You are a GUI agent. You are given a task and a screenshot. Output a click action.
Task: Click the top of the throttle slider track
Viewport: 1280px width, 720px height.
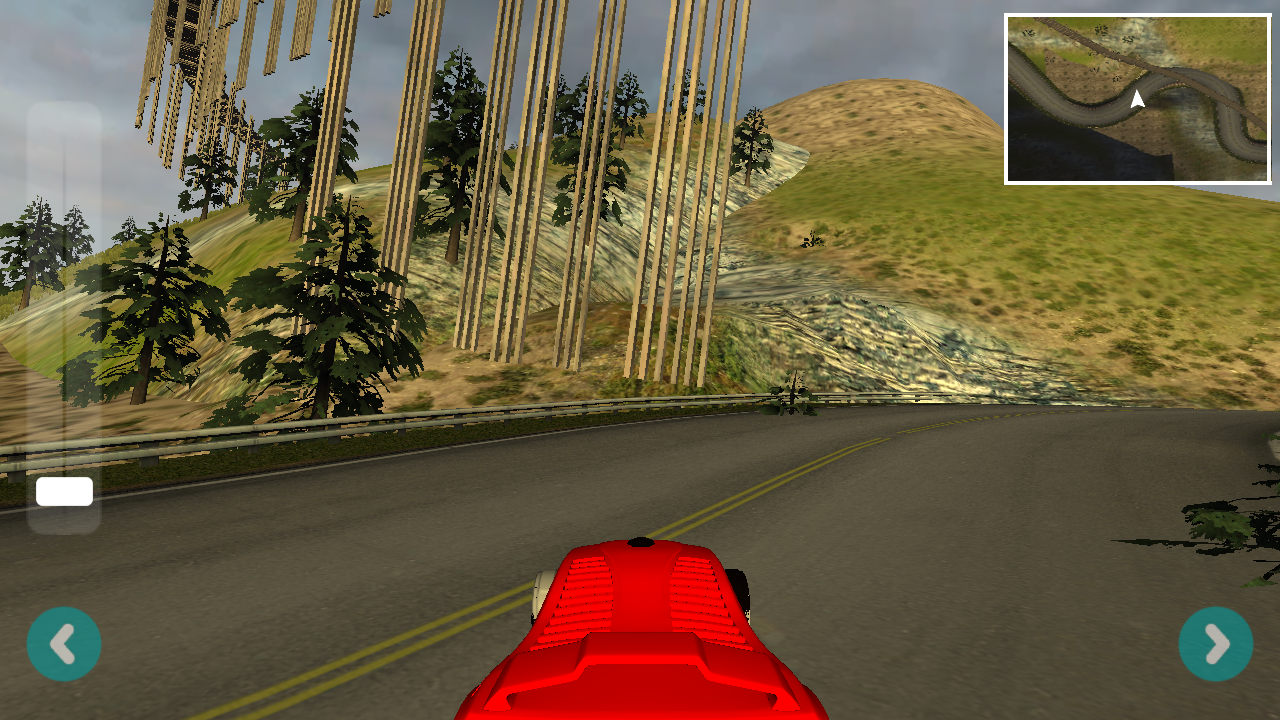[x=65, y=115]
